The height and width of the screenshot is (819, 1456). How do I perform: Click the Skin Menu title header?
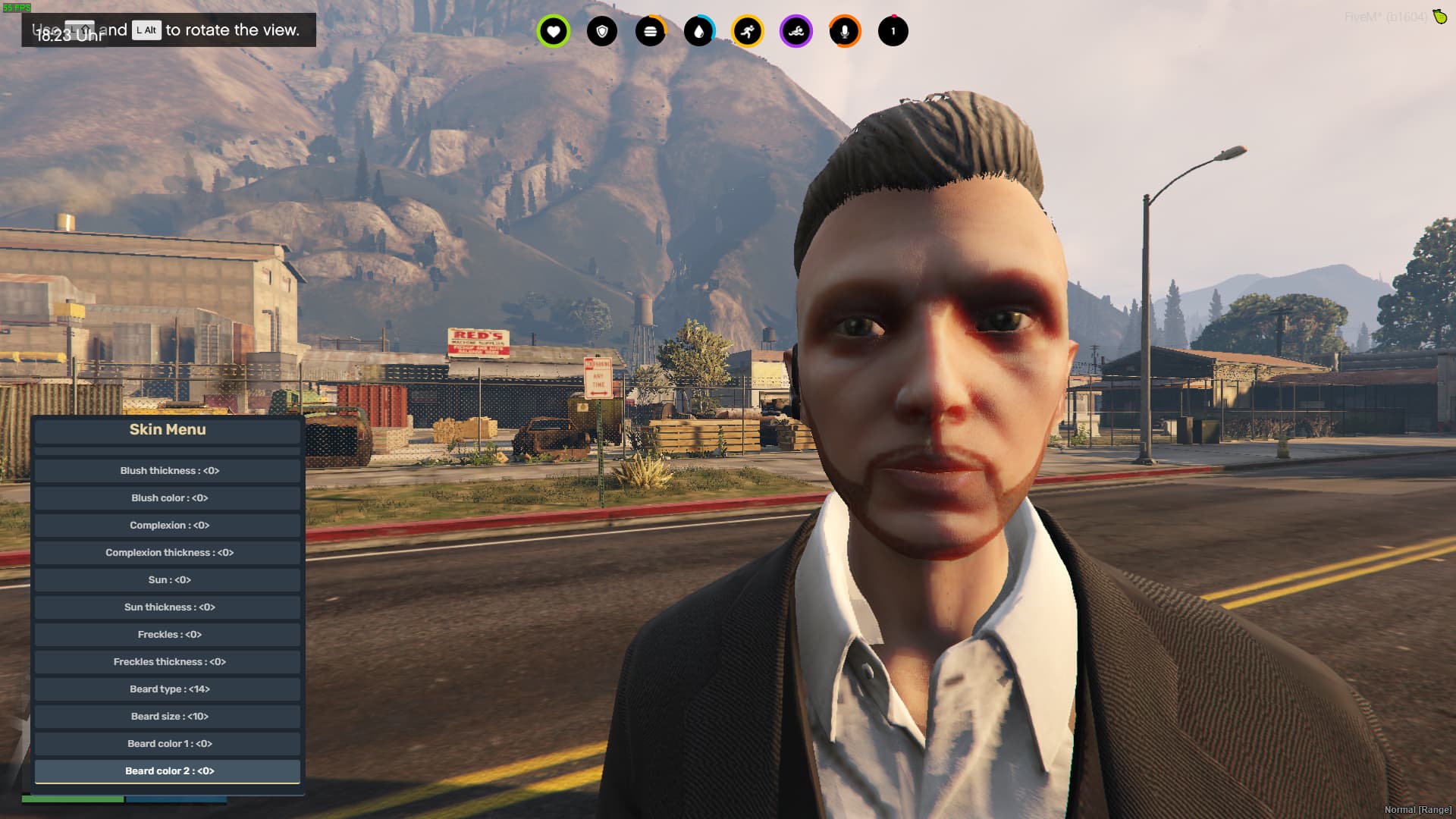[167, 430]
